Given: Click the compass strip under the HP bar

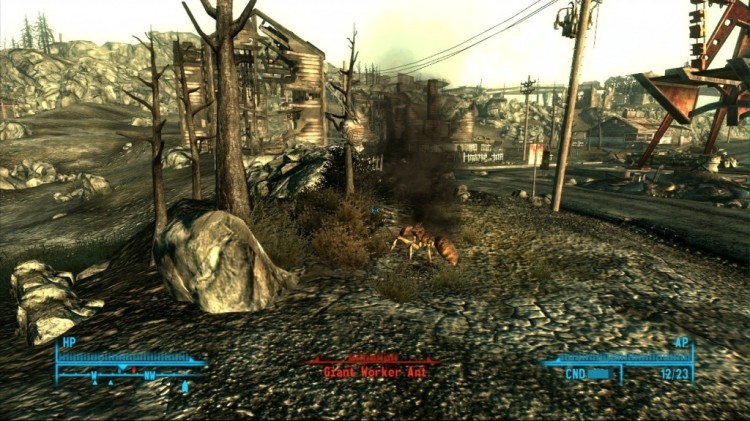Looking at the screenshot, I should coord(130,375).
